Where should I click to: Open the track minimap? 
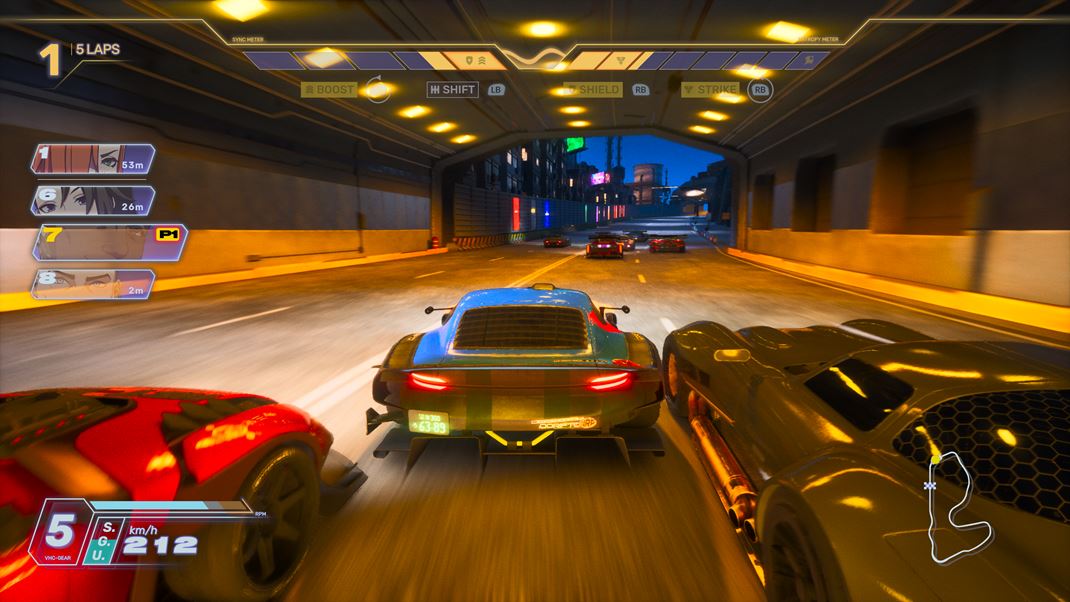[x=954, y=507]
